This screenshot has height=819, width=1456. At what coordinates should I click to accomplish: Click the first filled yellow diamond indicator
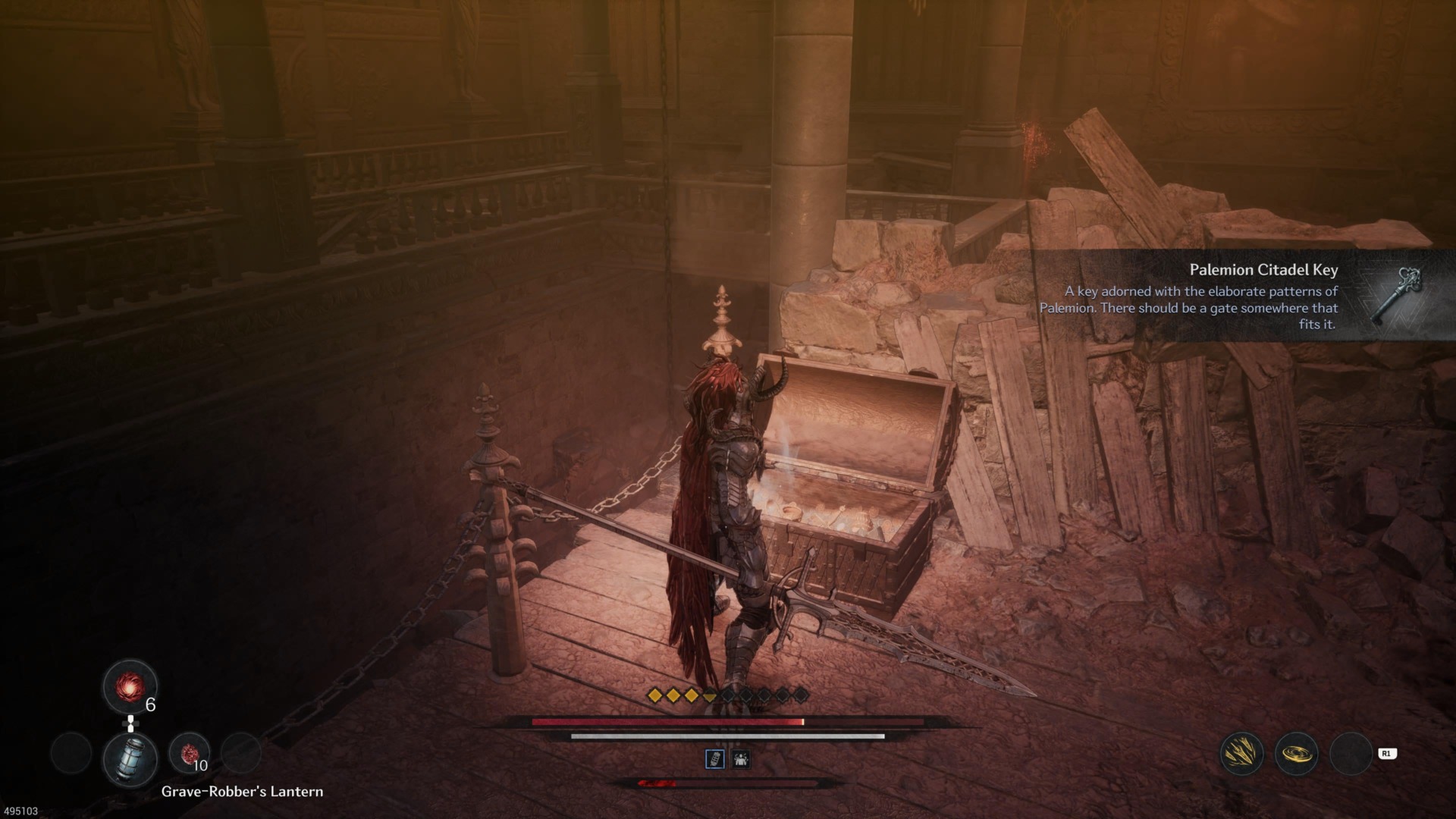tap(654, 695)
